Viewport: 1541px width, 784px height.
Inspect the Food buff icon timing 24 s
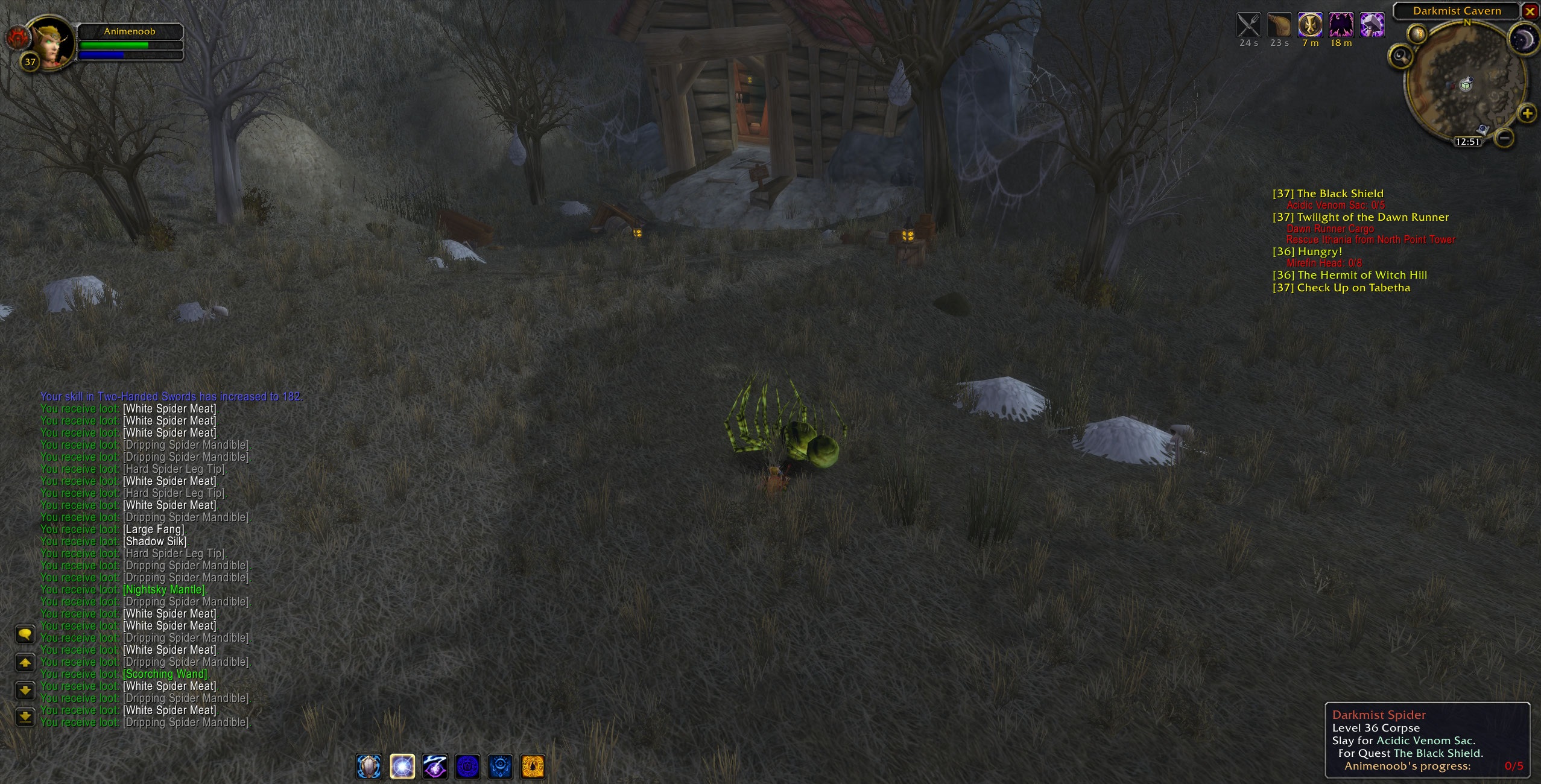[x=1247, y=26]
